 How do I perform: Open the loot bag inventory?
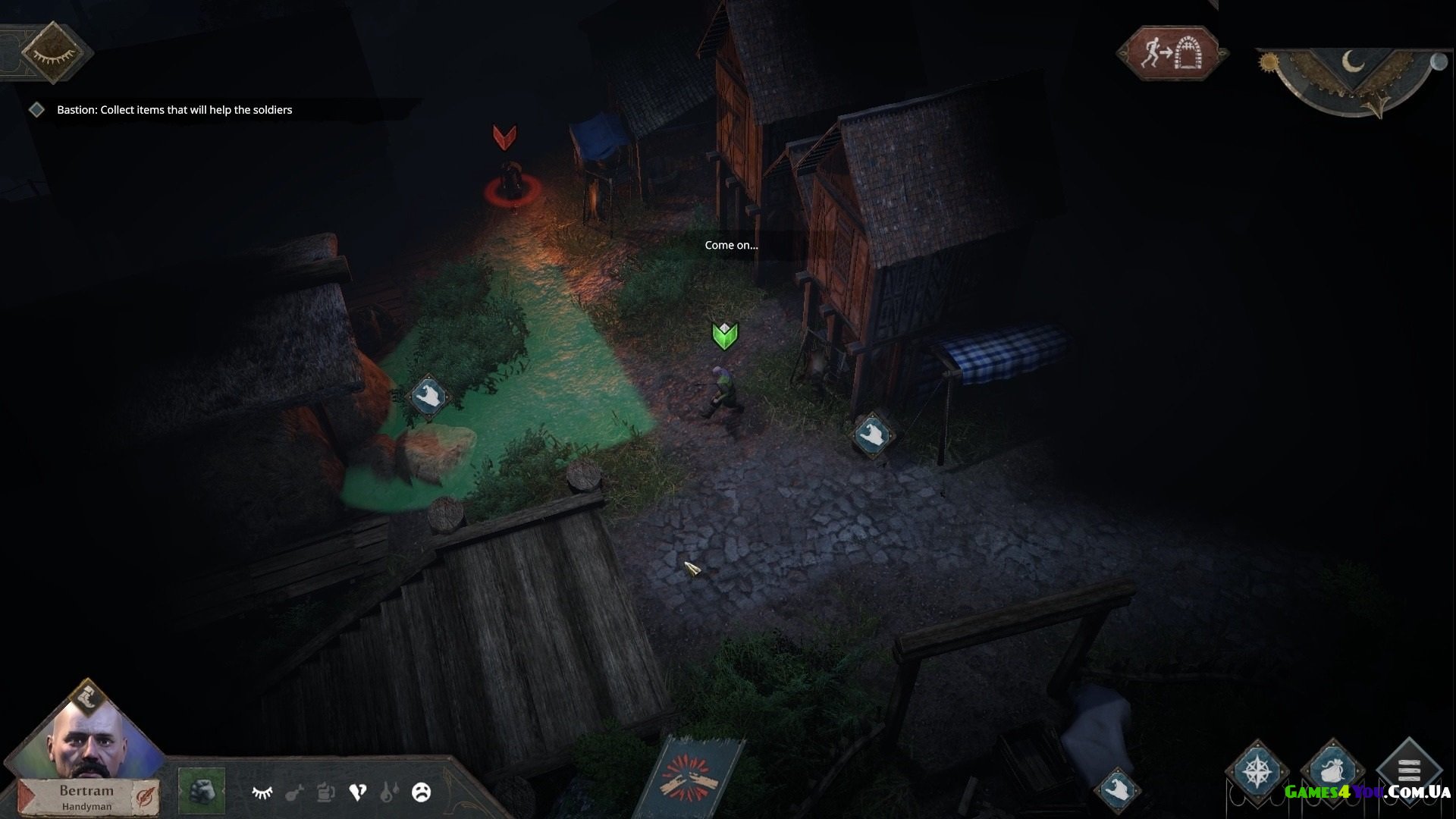1332,770
